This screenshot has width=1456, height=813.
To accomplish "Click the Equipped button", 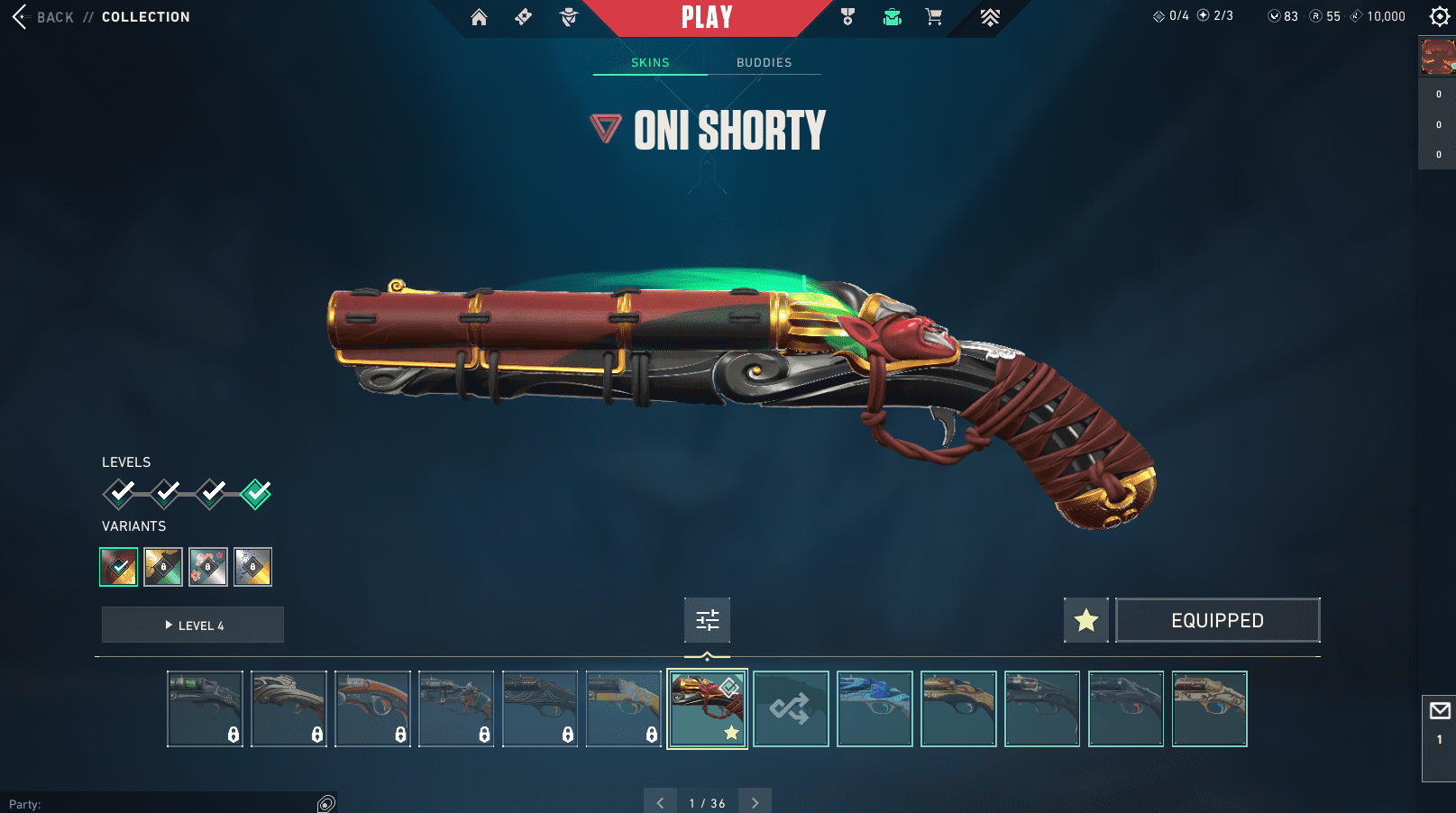I will tap(1217, 620).
